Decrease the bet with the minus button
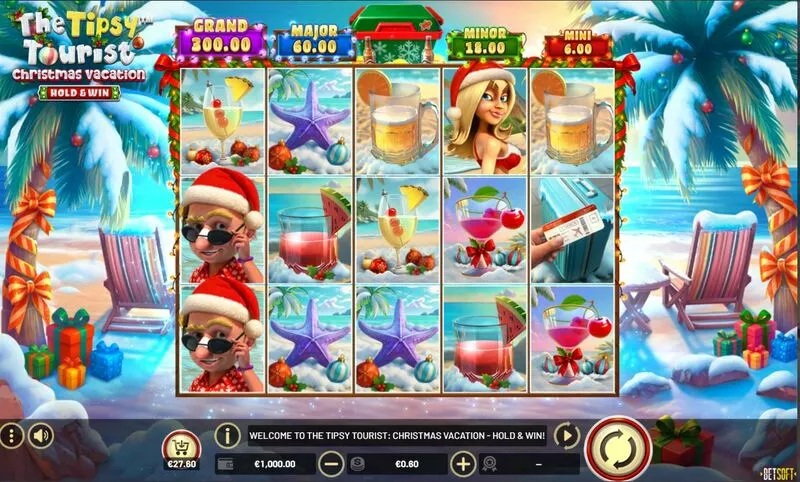This screenshot has height=482, width=800. point(331,463)
